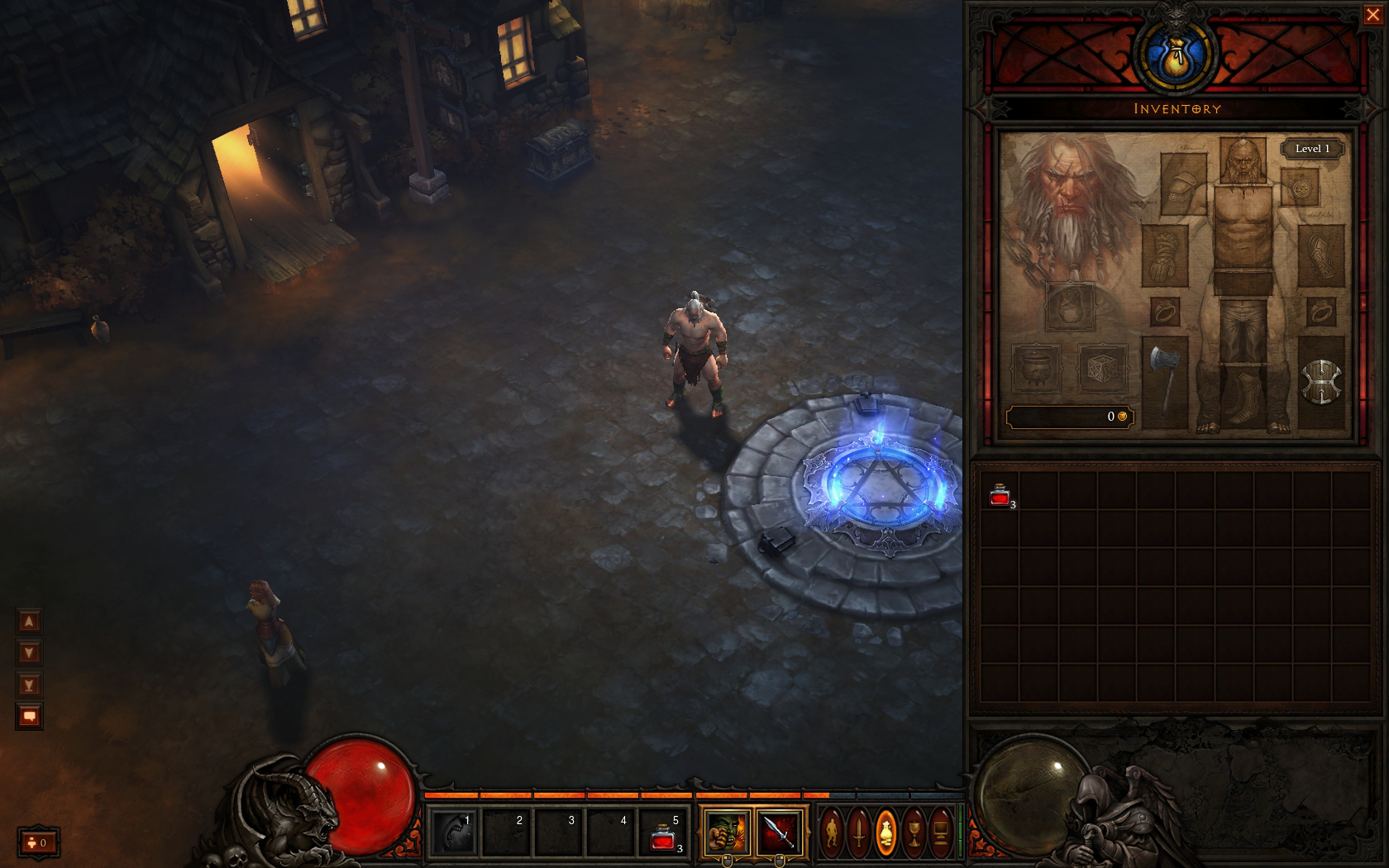Click the ornate cube slot in the inventory
The width and height of the screenshot is (1389, 868).
click(1102, 368)
